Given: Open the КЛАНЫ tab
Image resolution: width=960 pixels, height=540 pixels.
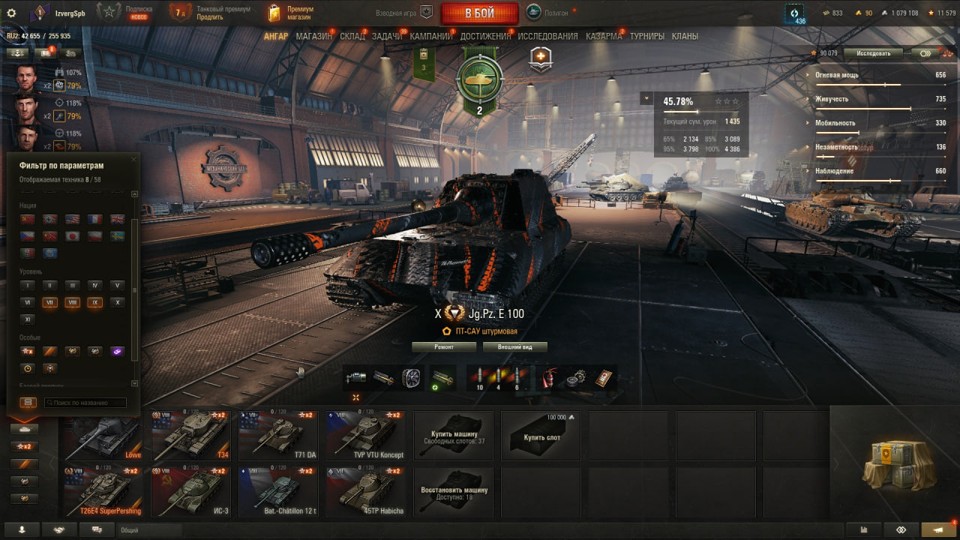Looking at the screenshot, I should (685, 36).
